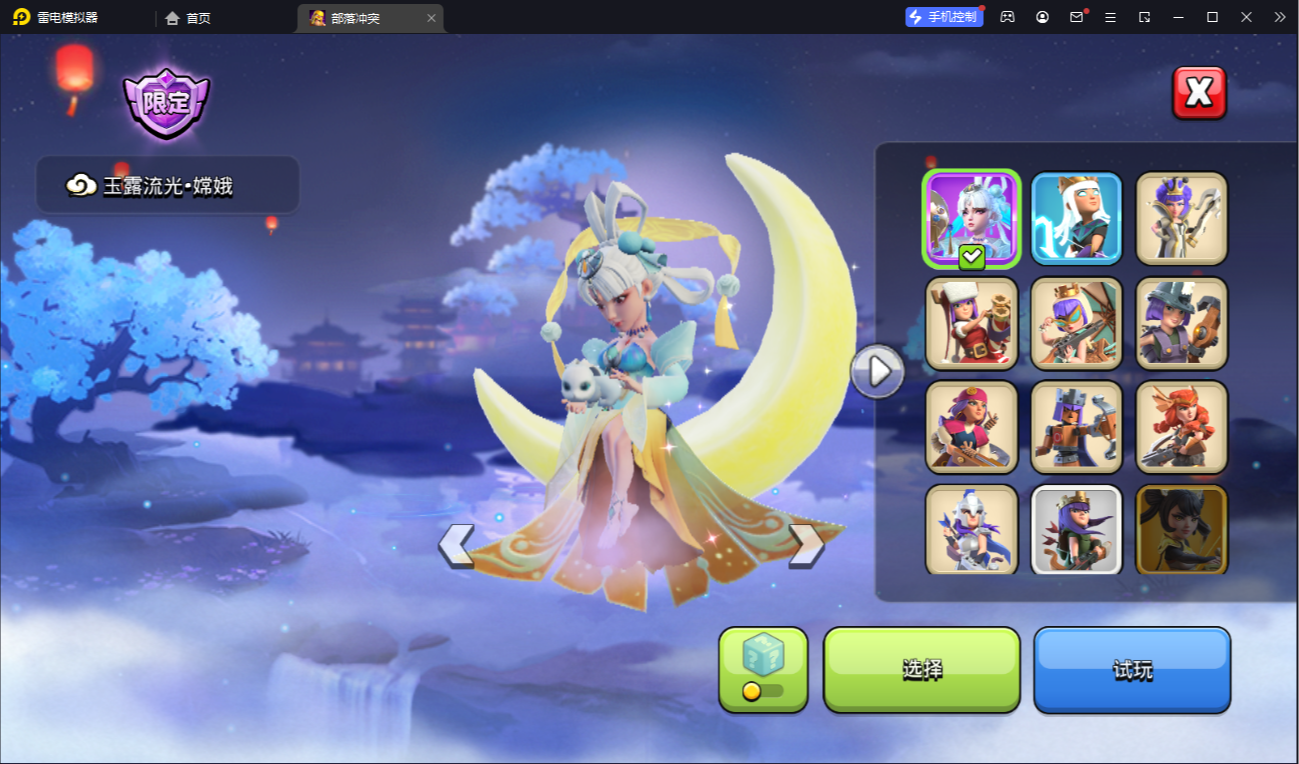1299x764 pixels.
Task: Show the next skin with the right chevron
Action: [x=806, y=545]
